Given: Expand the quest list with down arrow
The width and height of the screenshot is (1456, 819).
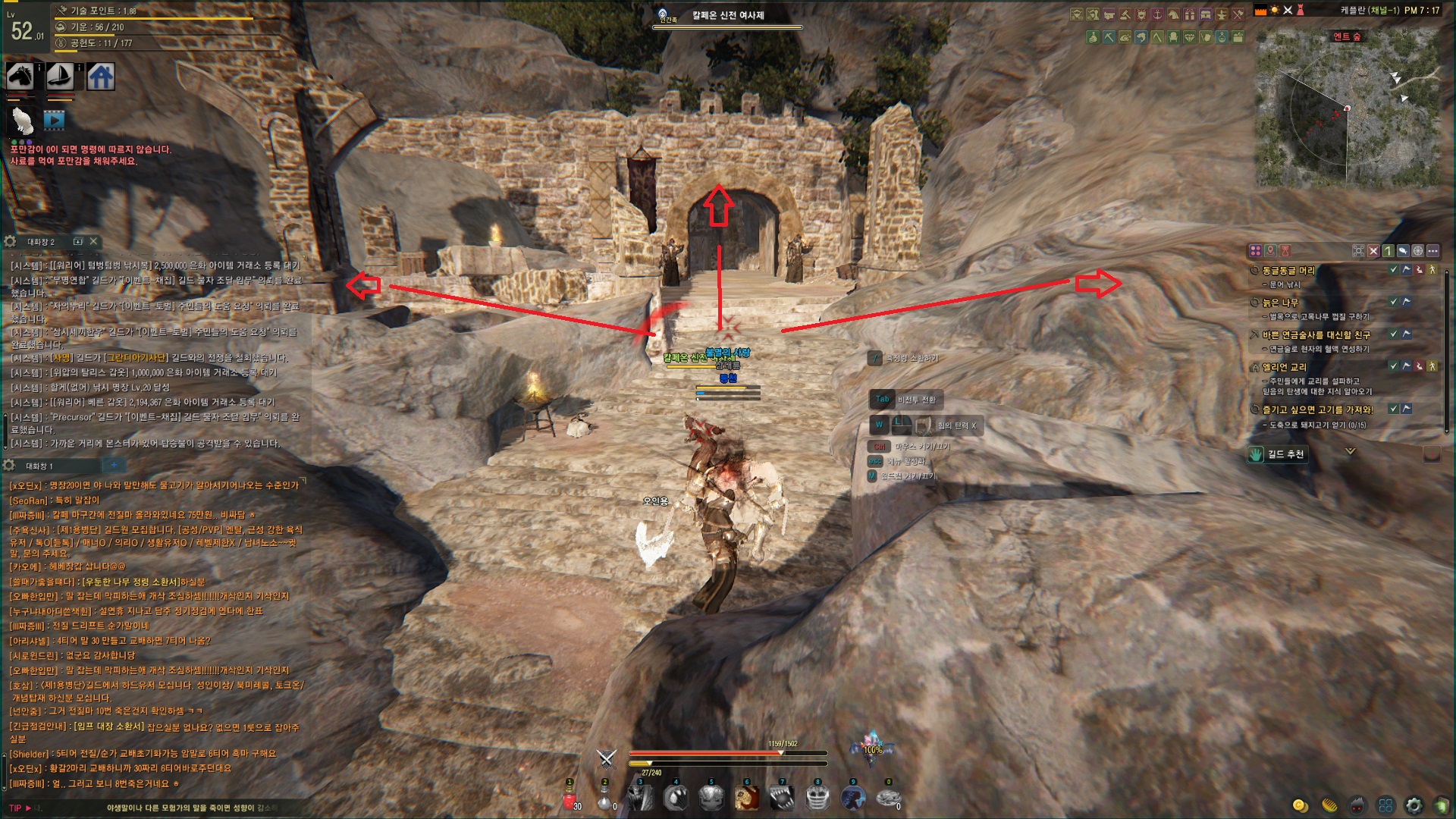Looking at the screenshot, I should tap(1350, 451).
